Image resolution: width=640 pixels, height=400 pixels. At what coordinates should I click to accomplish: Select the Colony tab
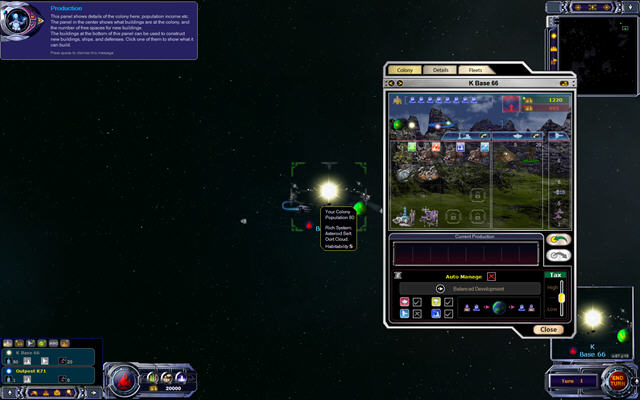404,70
